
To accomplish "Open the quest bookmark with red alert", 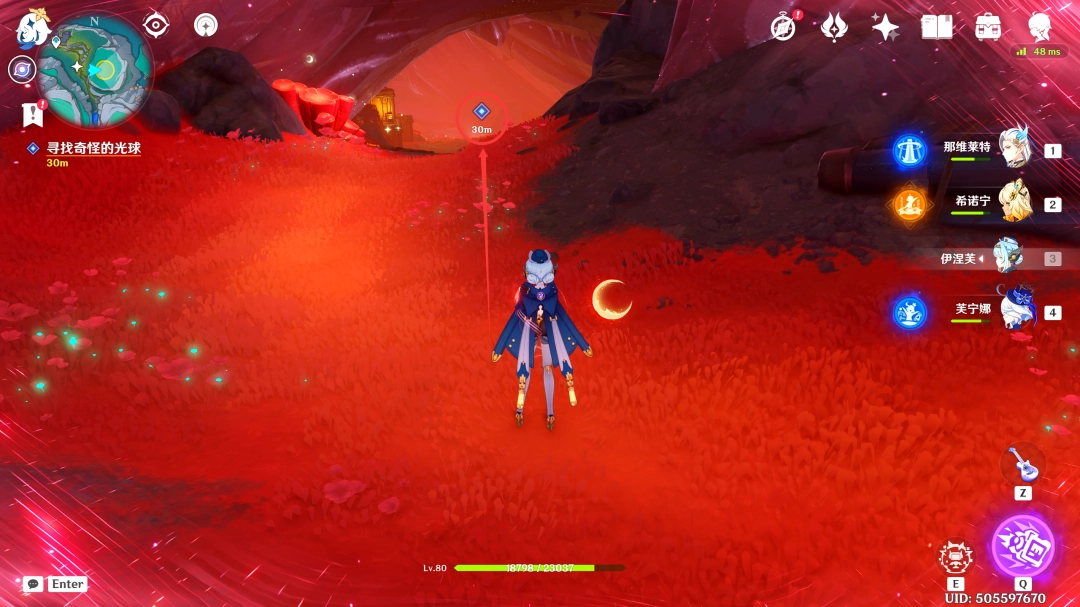I will click(x=32, y=114).
